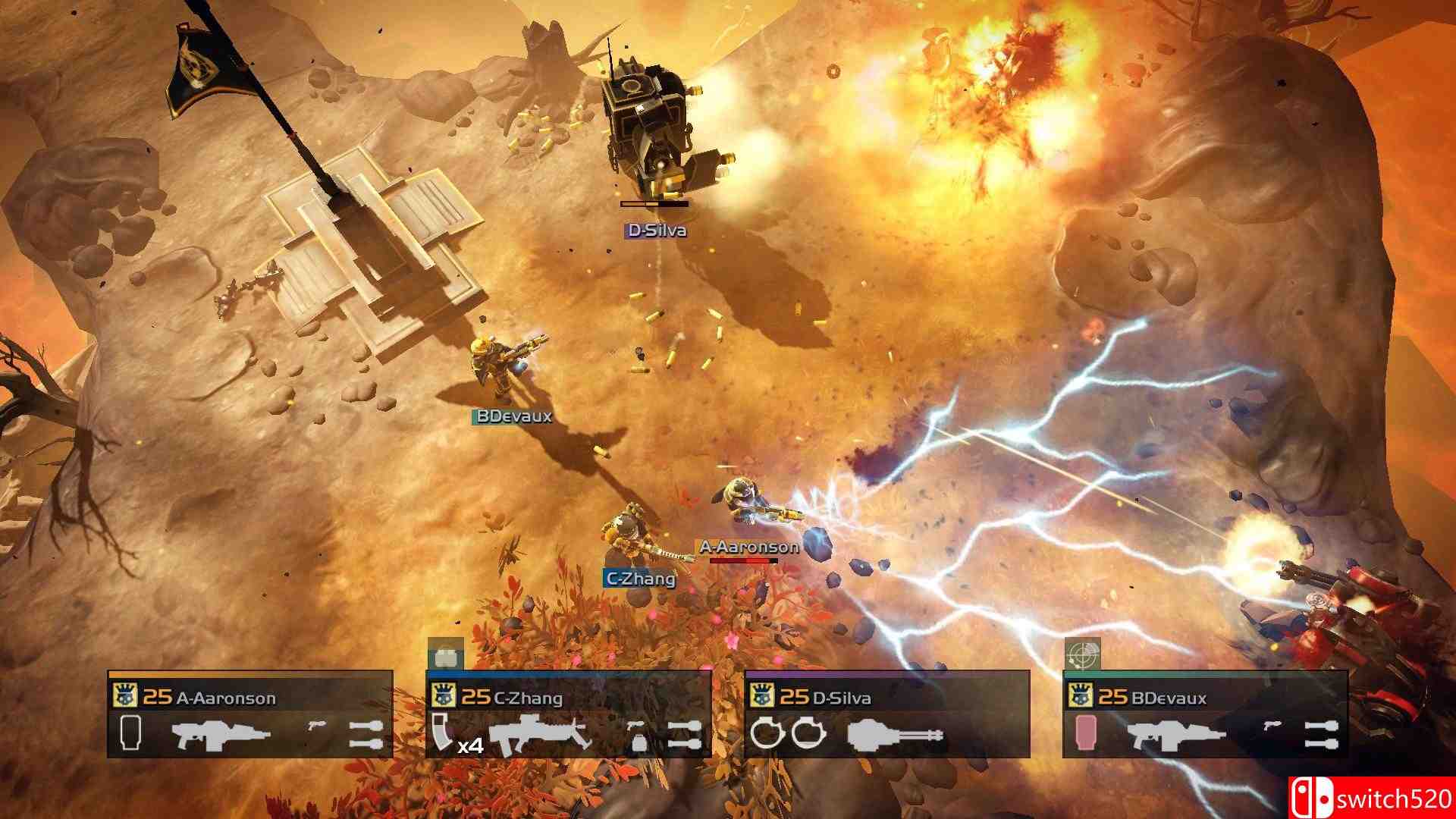
Task: Select the C-Zhang player name in panel
Action: click(x=528, y=698)
